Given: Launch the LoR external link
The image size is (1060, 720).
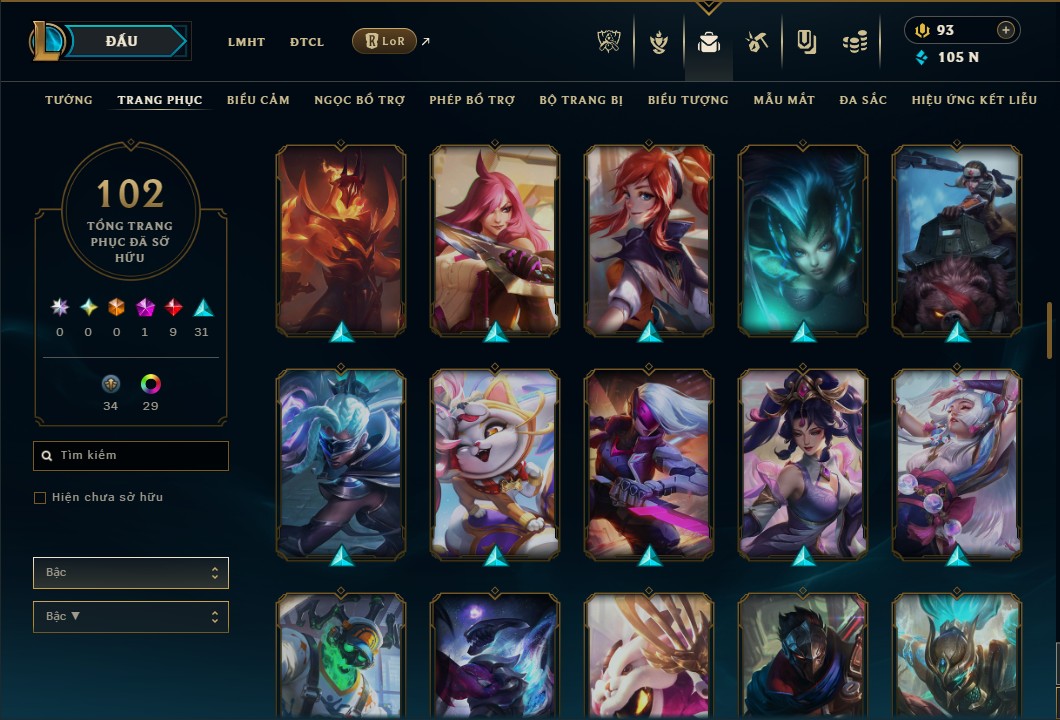Looking at the screenshot, I should [385, 42].
